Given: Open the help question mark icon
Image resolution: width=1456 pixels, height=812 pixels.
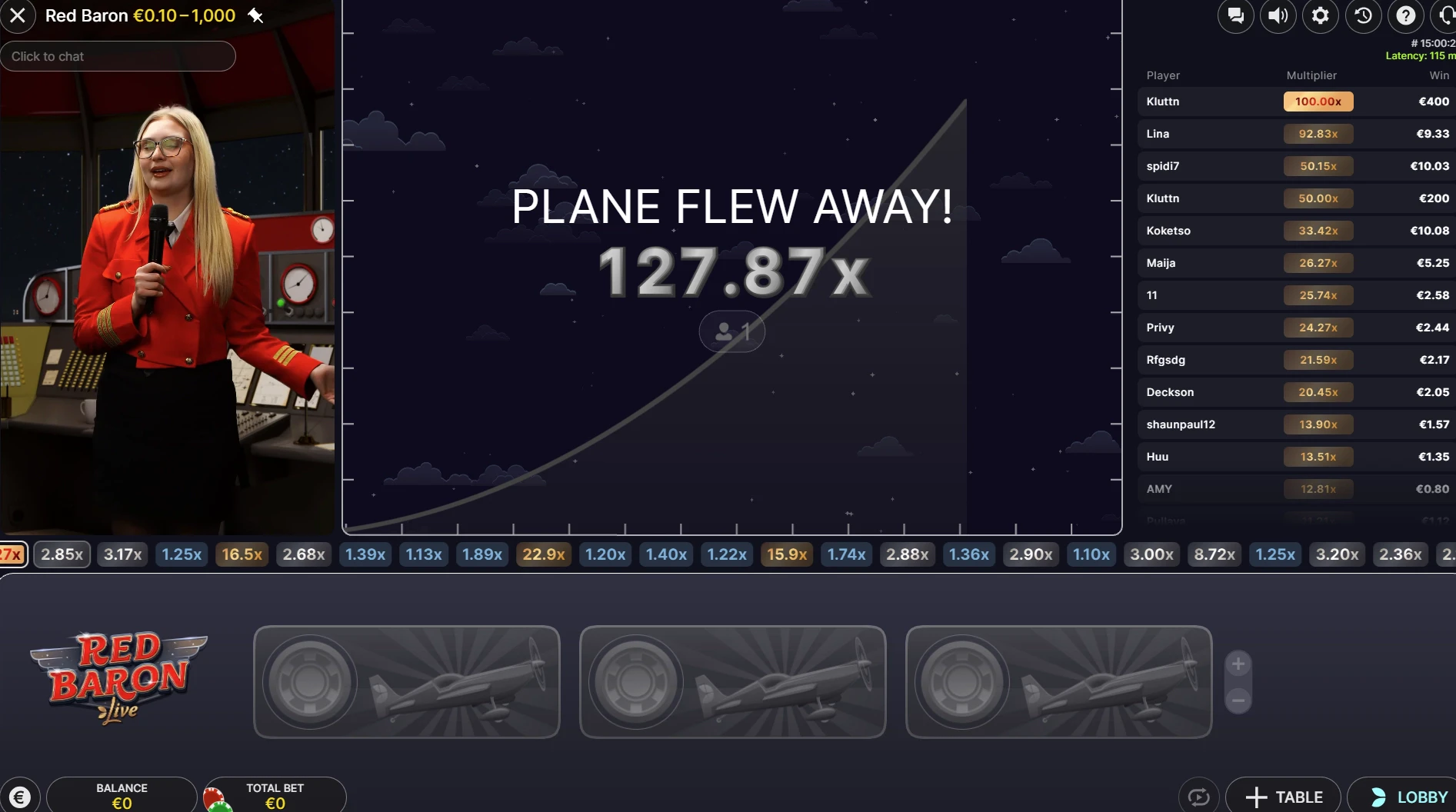Looking at the screenshot, I should tap(1406, 15).
